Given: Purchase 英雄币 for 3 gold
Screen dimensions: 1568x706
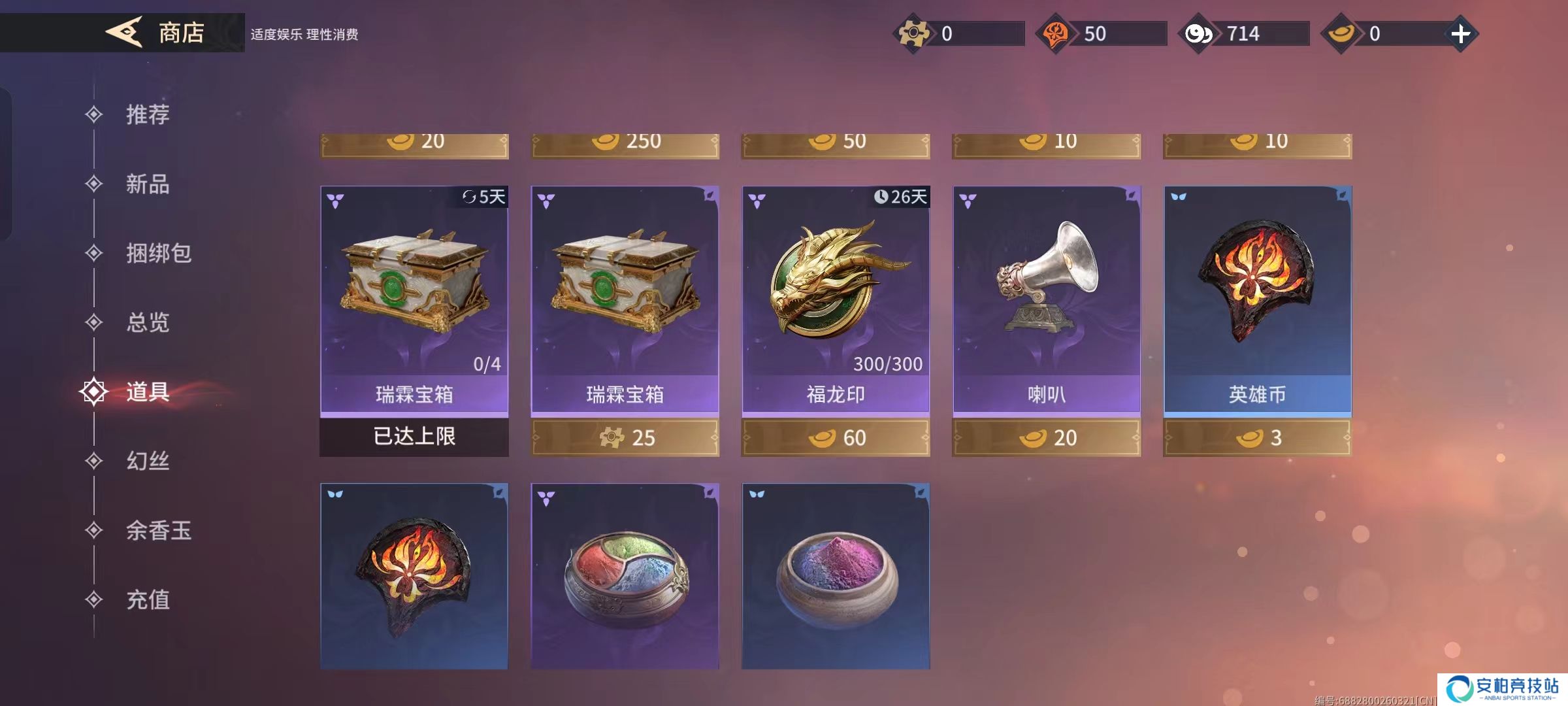Looking at the screenshot, I should 1258,437.
